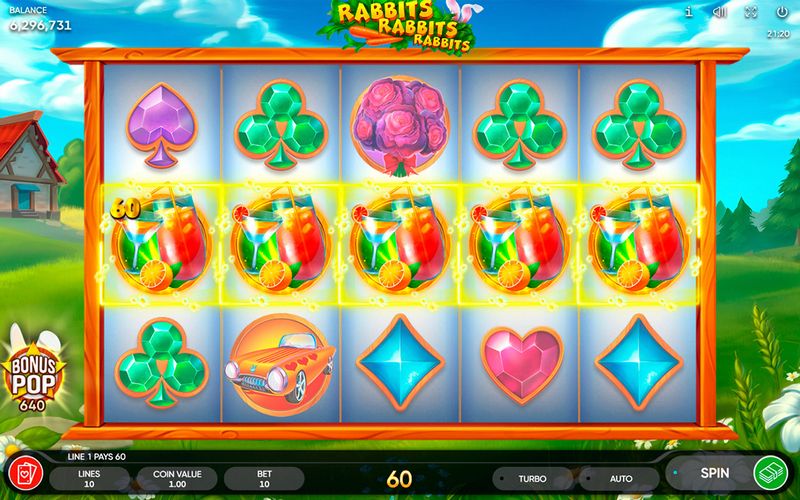Open the game info page
Image resolution: width=800 pixels, height=500 pixels.
690,12
